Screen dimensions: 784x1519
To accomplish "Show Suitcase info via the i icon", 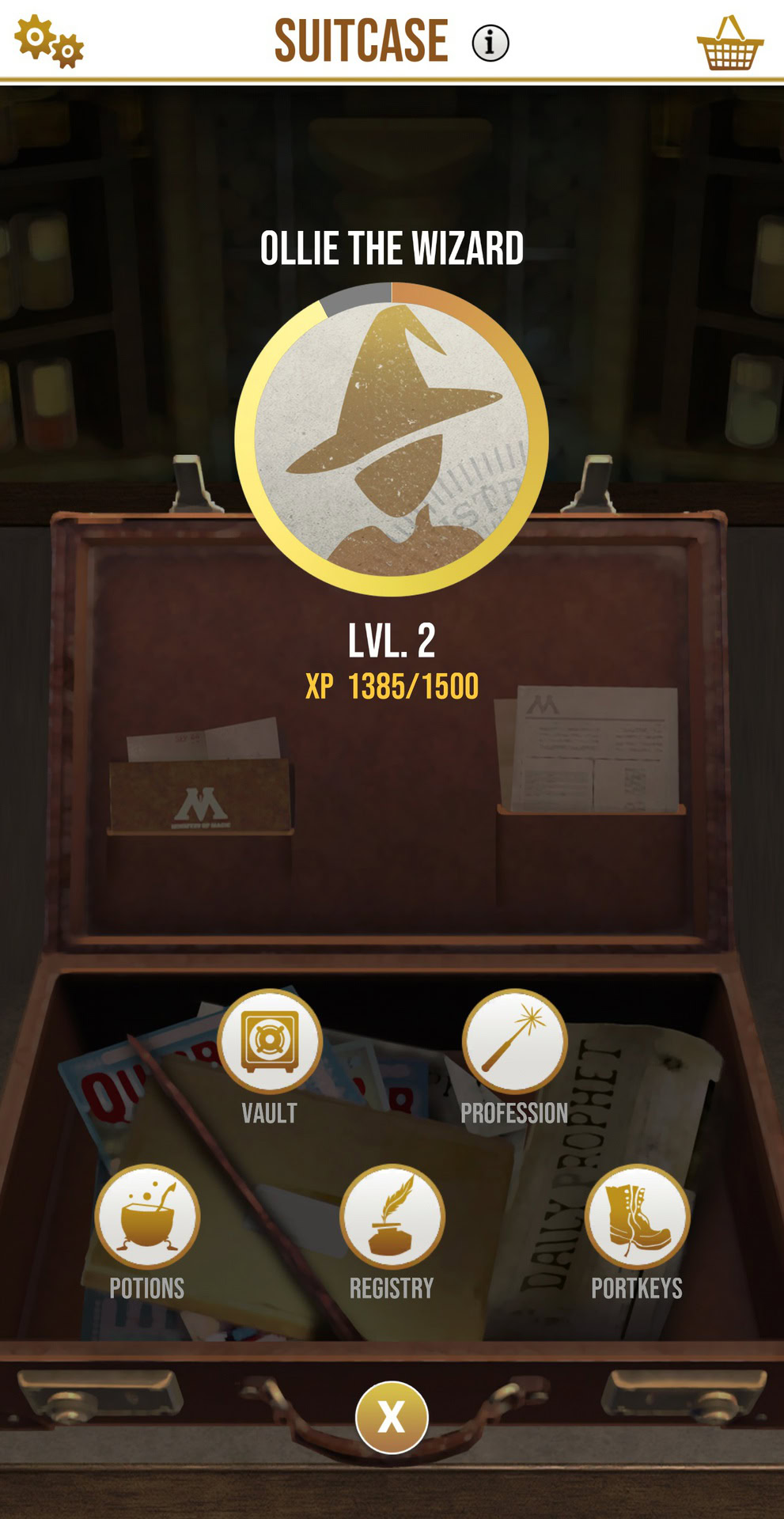I will click(490, 43).
